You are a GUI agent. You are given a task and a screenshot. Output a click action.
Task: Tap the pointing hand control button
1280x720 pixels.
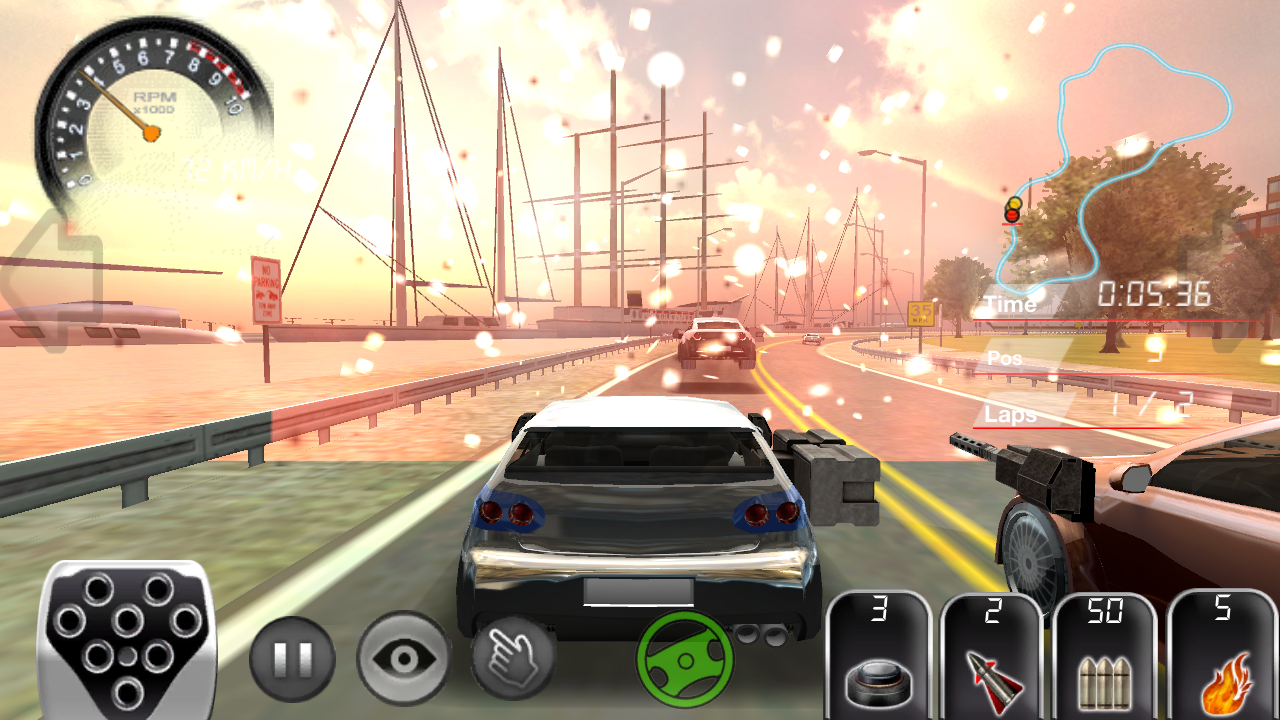pos(513,659)
